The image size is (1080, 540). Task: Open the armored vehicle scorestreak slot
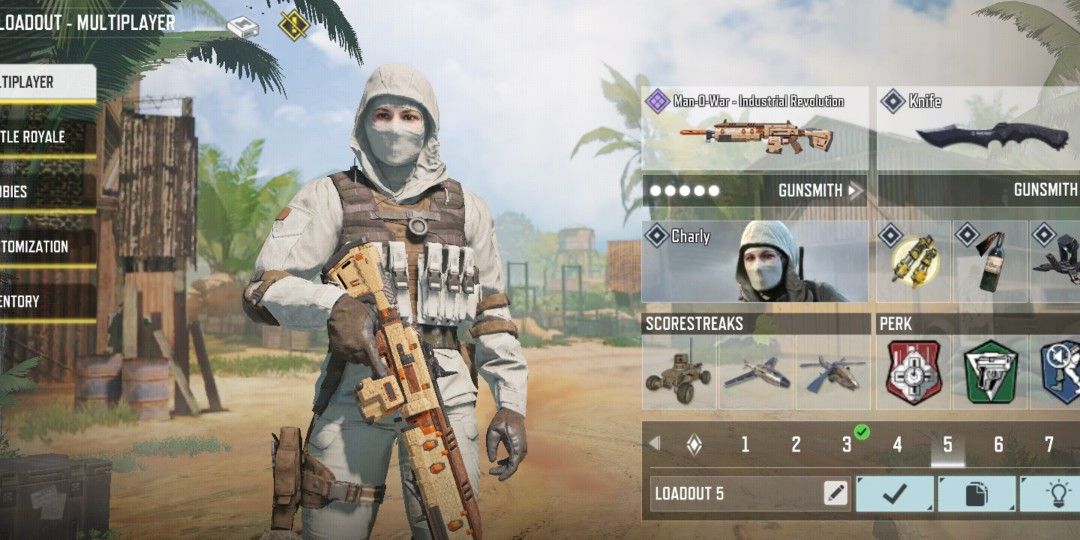tap(678, 373)
